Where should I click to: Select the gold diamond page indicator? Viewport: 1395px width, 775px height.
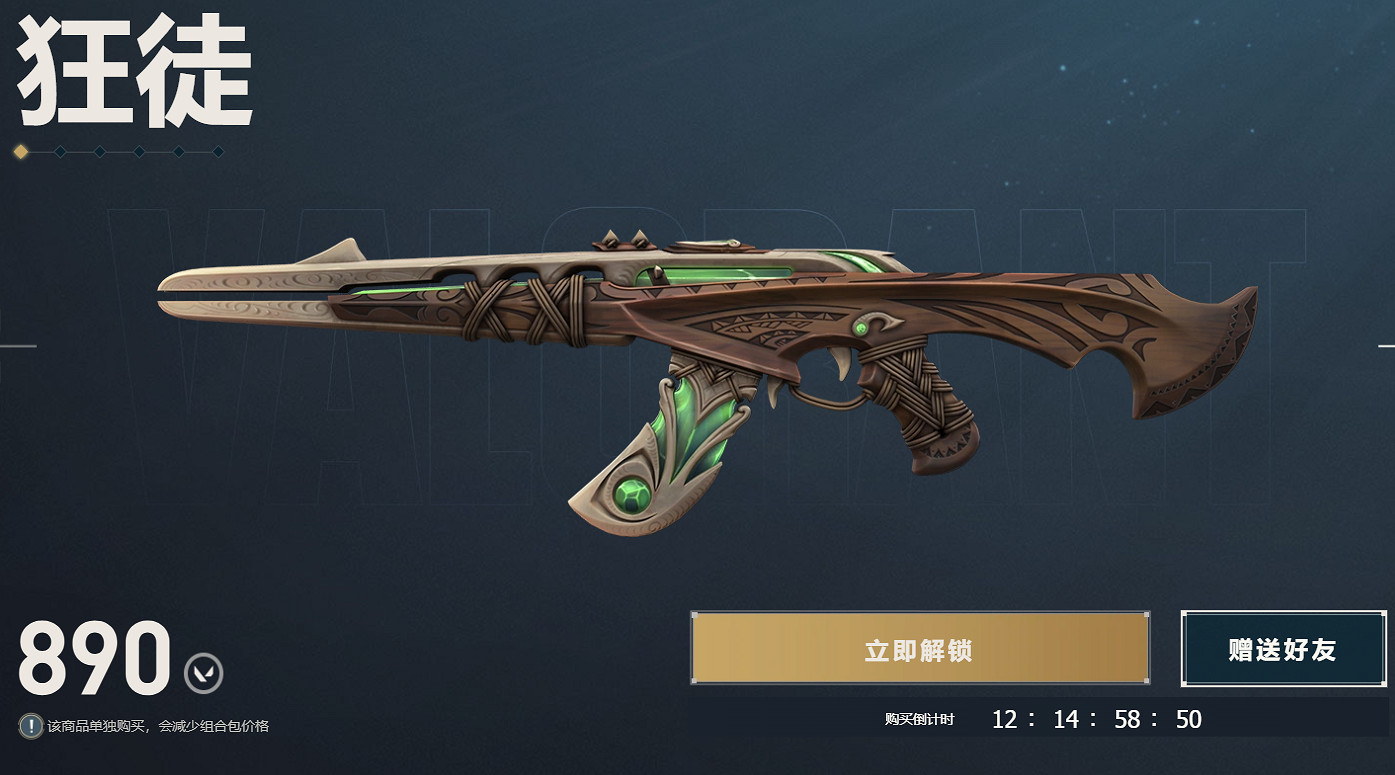(x=21, y=152)
